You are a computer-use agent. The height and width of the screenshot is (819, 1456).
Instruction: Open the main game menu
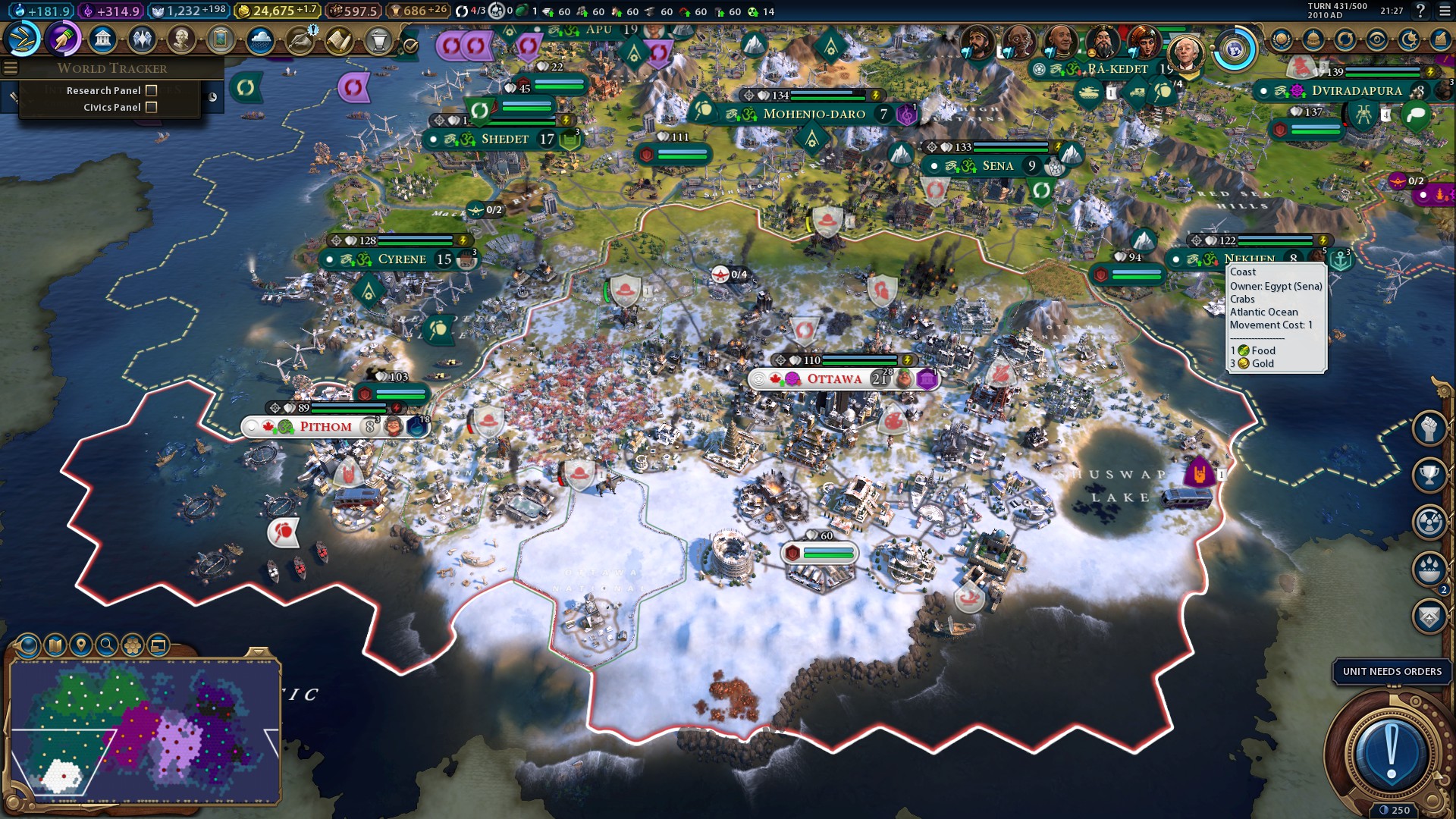[1445, 11]
